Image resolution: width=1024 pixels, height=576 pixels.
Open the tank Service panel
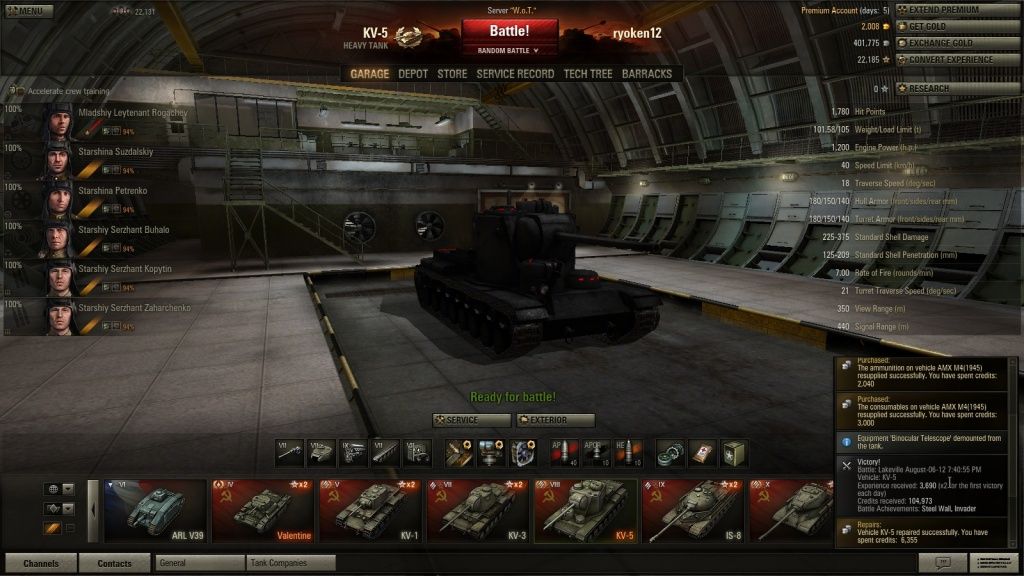470,420
